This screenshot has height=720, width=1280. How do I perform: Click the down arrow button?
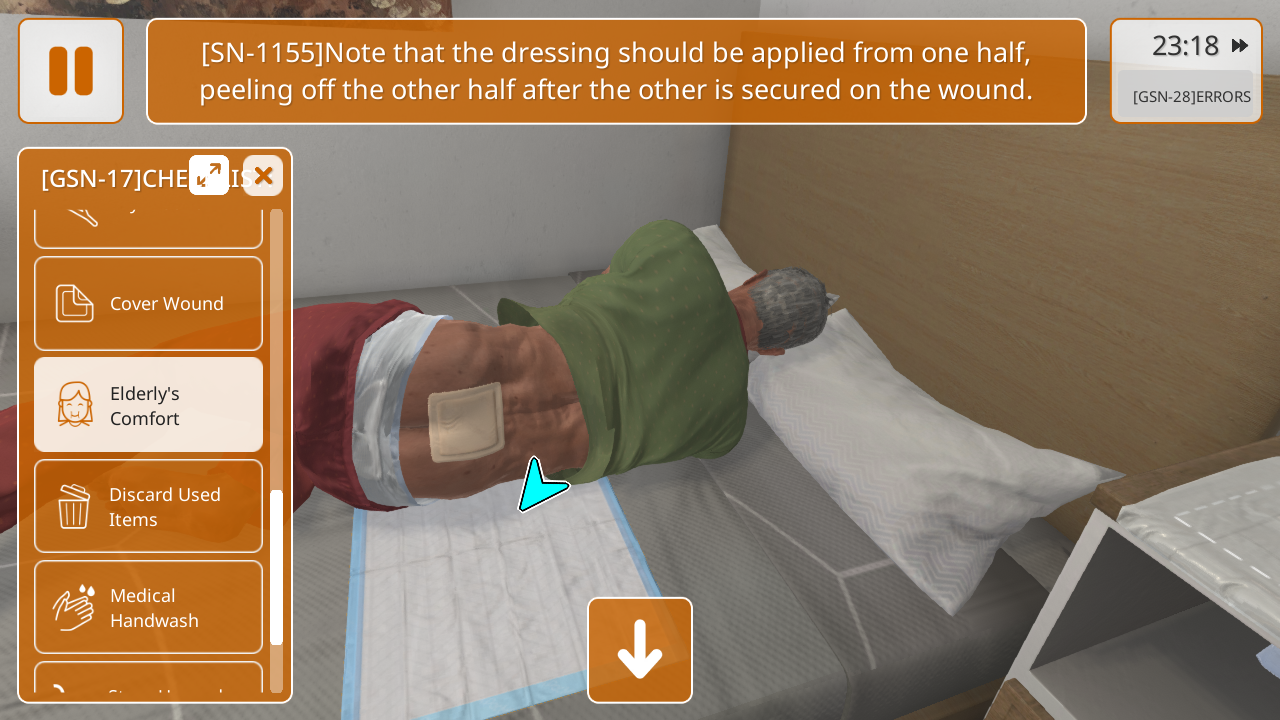pyautogui.click(x=640, y=650)
